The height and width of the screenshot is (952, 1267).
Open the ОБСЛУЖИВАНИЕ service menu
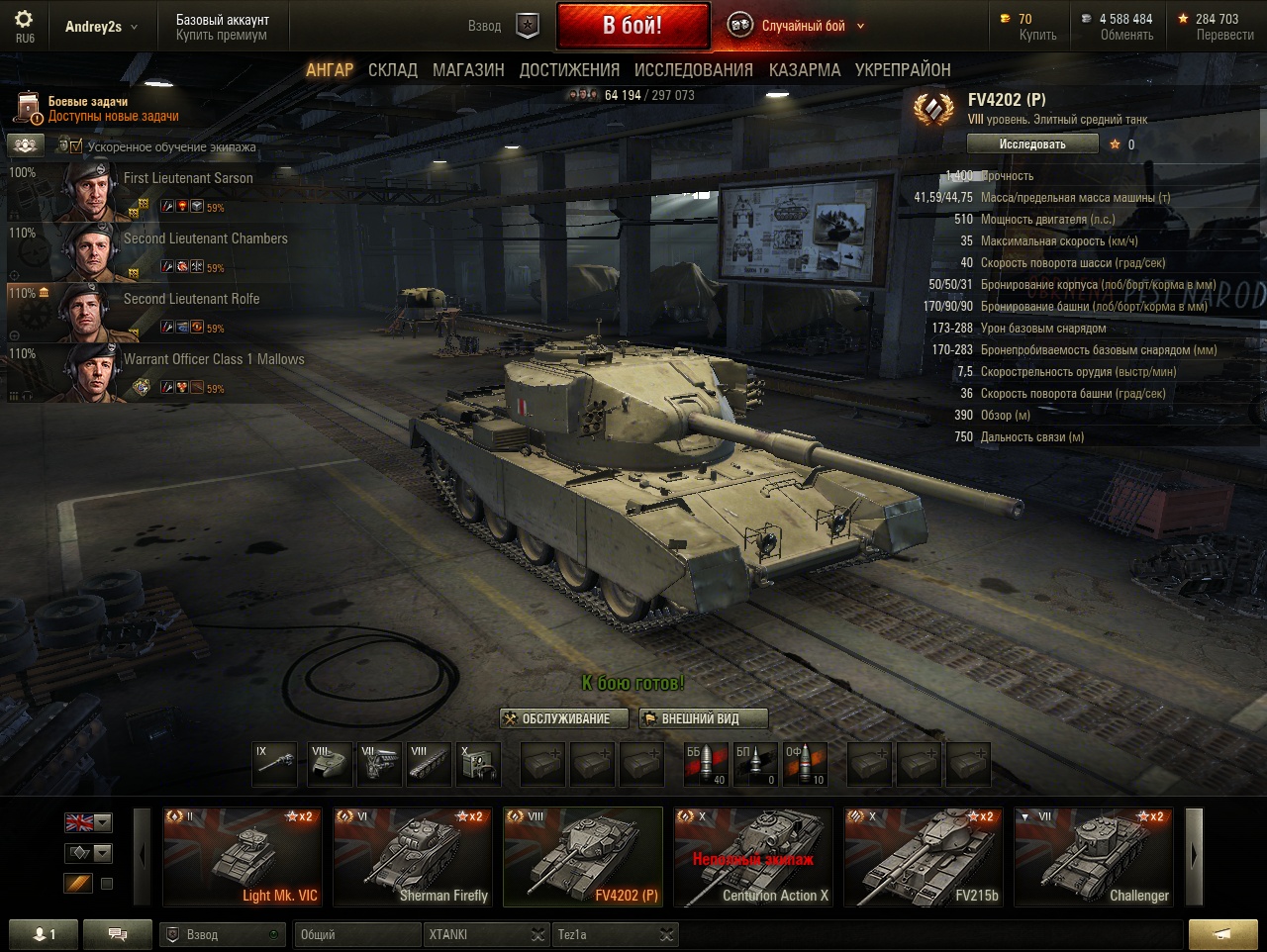pyautogui.click(x=557, y=718)
